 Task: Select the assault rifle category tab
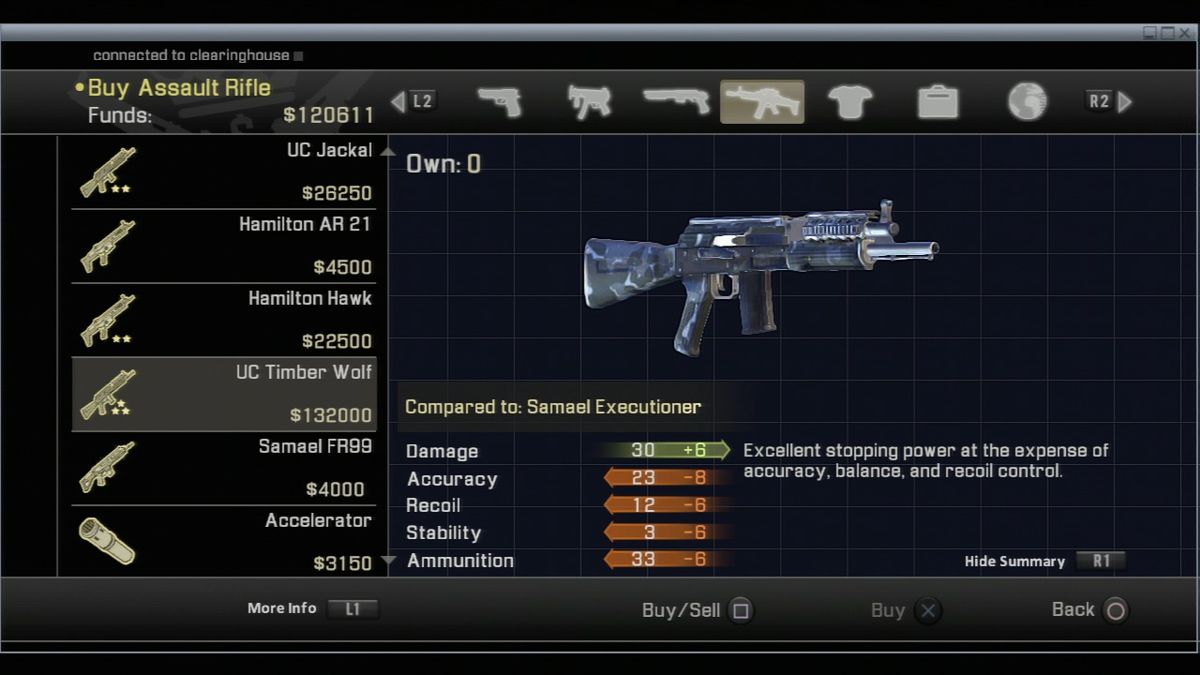pyautogui.click(x=762, y=102)
